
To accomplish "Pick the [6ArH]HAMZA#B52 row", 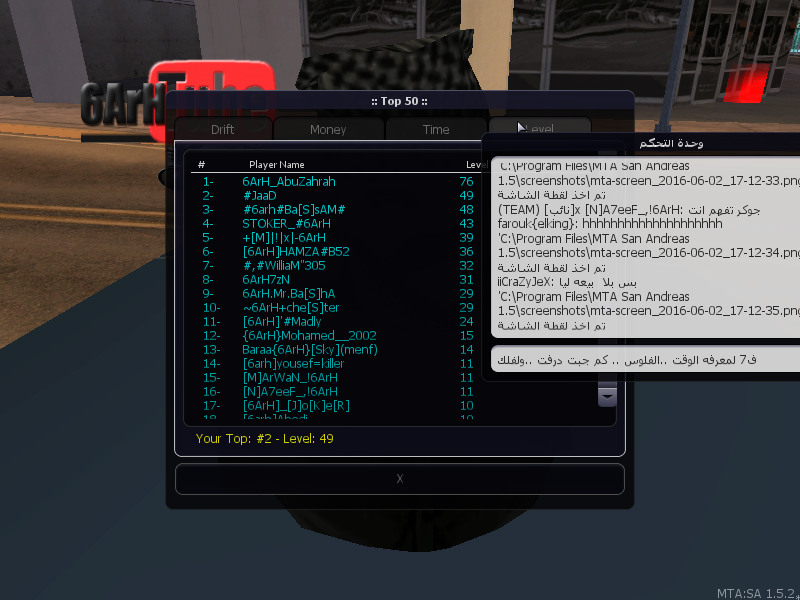I will tap(296, 252).
